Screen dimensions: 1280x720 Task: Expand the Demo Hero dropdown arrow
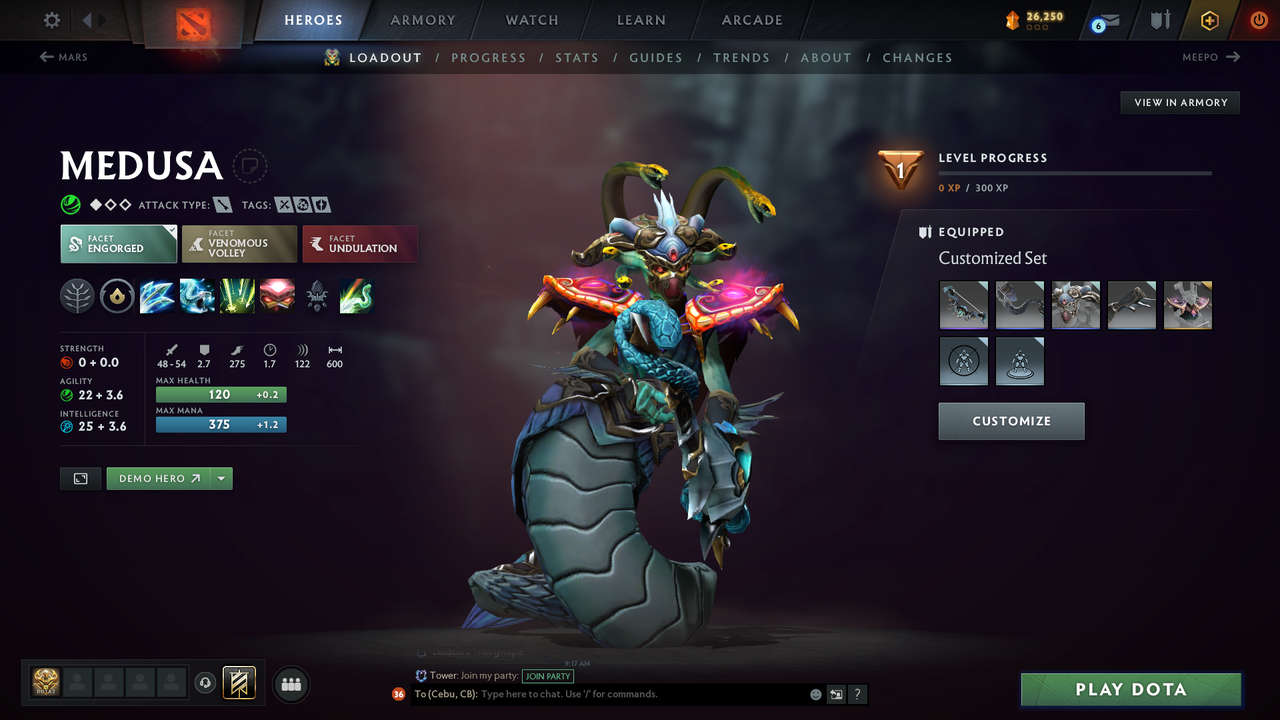pyautogui.click(x=222, y=478)
